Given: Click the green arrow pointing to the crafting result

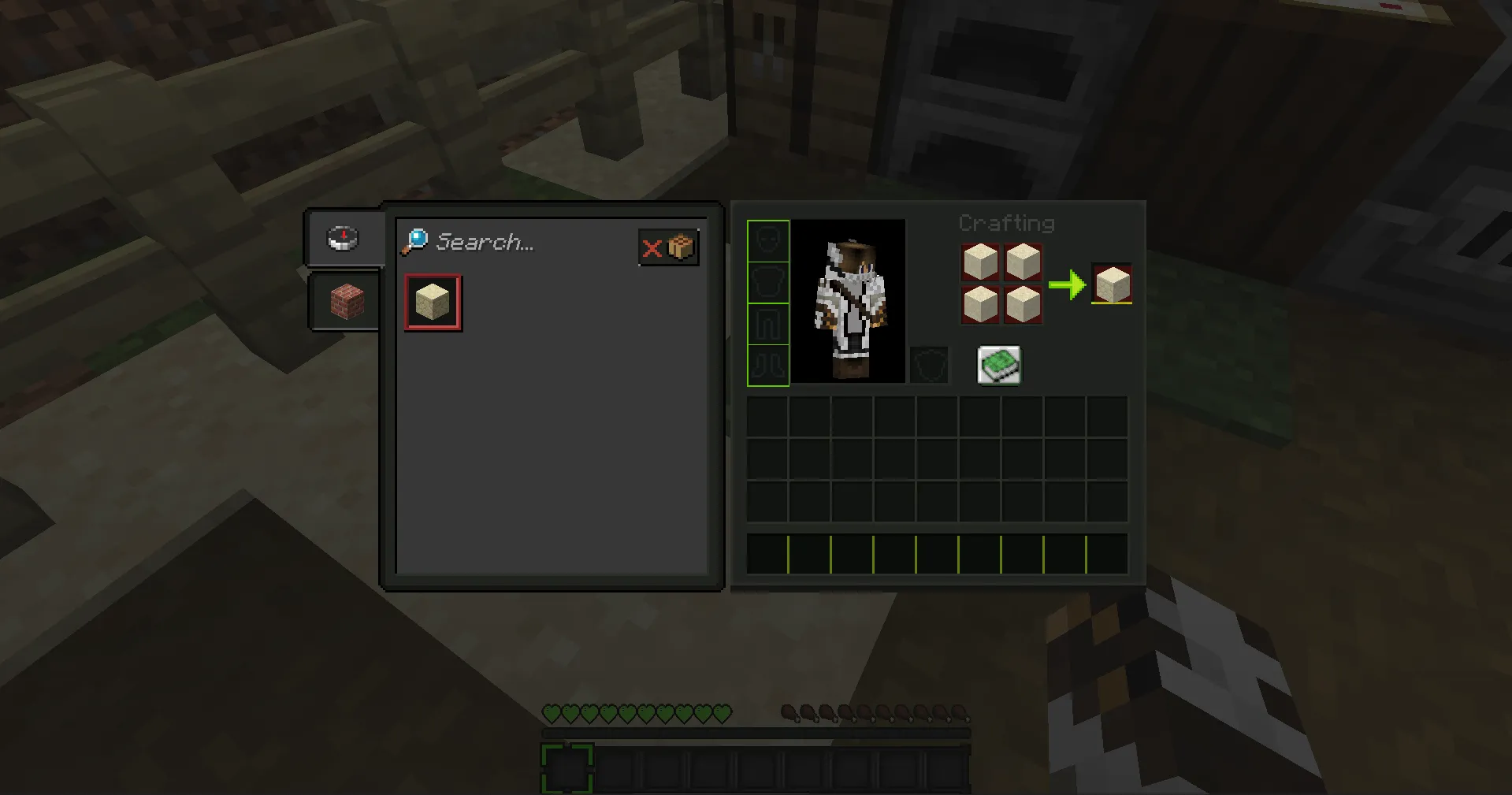Looking at the screenshot, I should tap(1068, 284).
